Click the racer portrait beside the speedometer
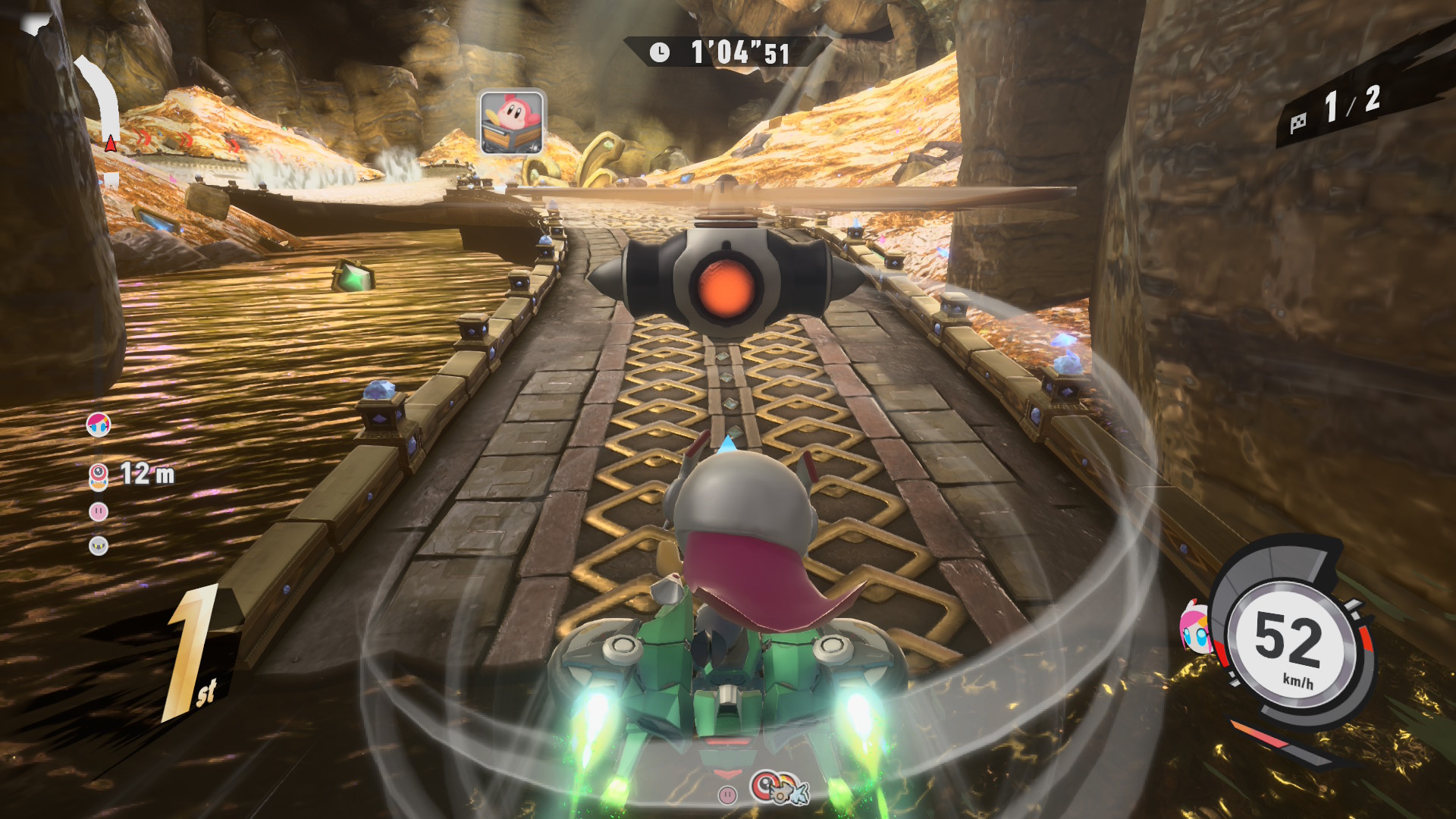 point(1196,628)
